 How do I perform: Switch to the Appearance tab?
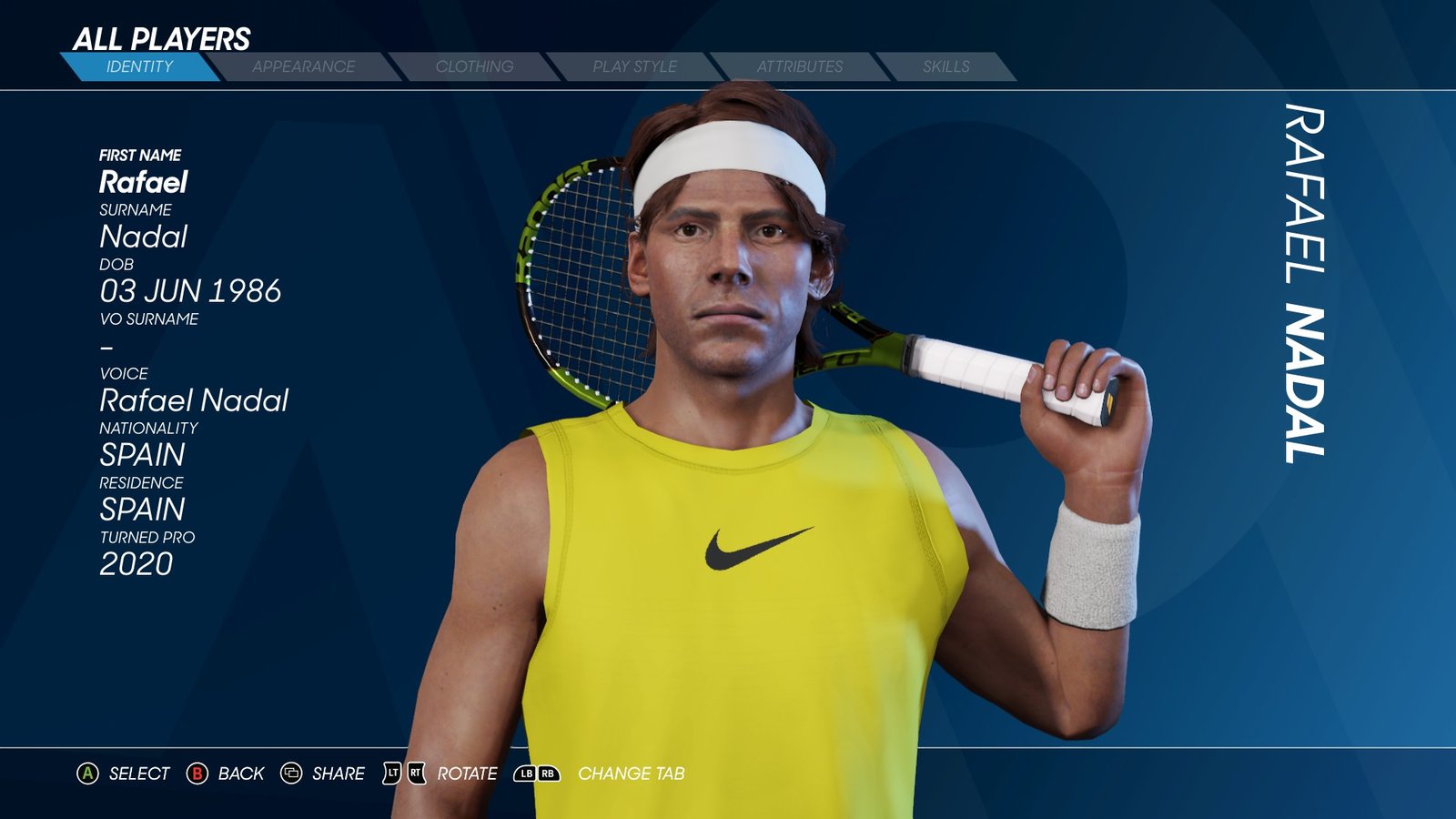tap(303, 66)
